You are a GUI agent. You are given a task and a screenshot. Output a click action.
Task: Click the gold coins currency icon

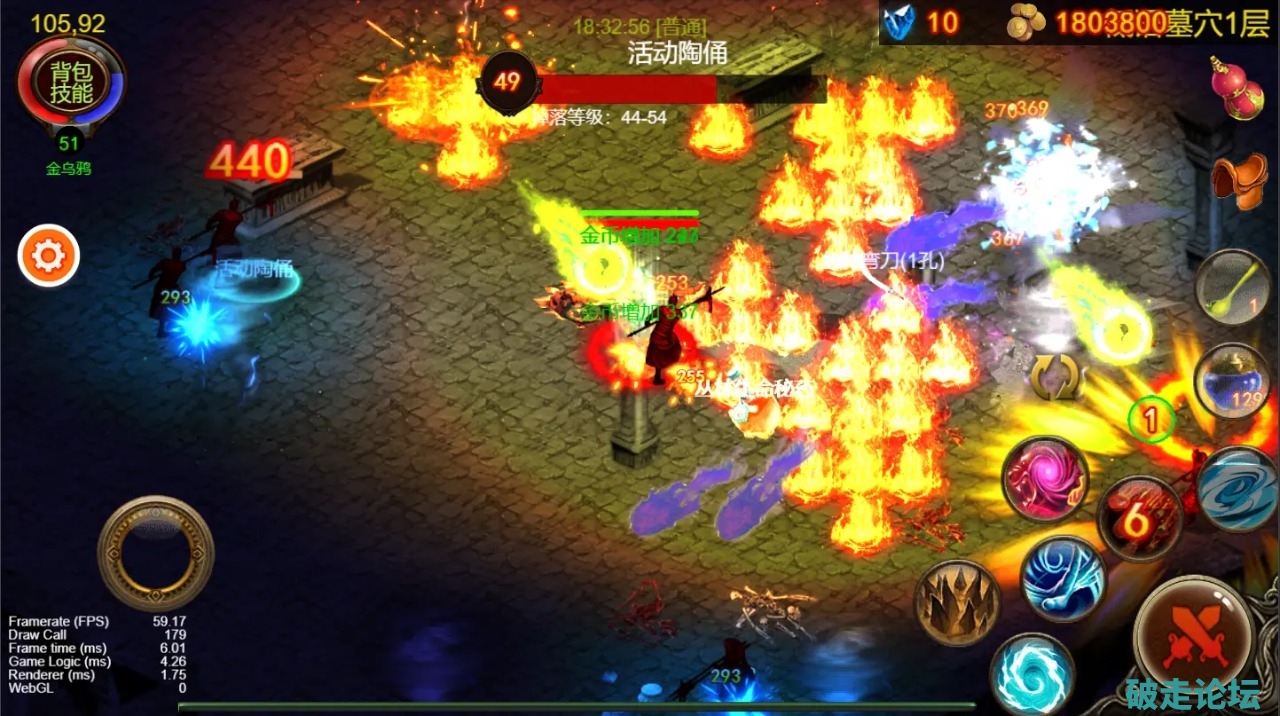tap(1027, 21)
